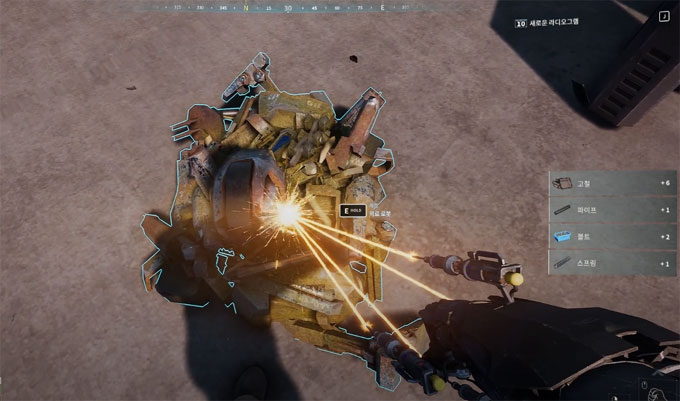This screenshot has width=680, height=401.
Task: Choose the 볼트 loot entry
Action: [x=613, y=236]
